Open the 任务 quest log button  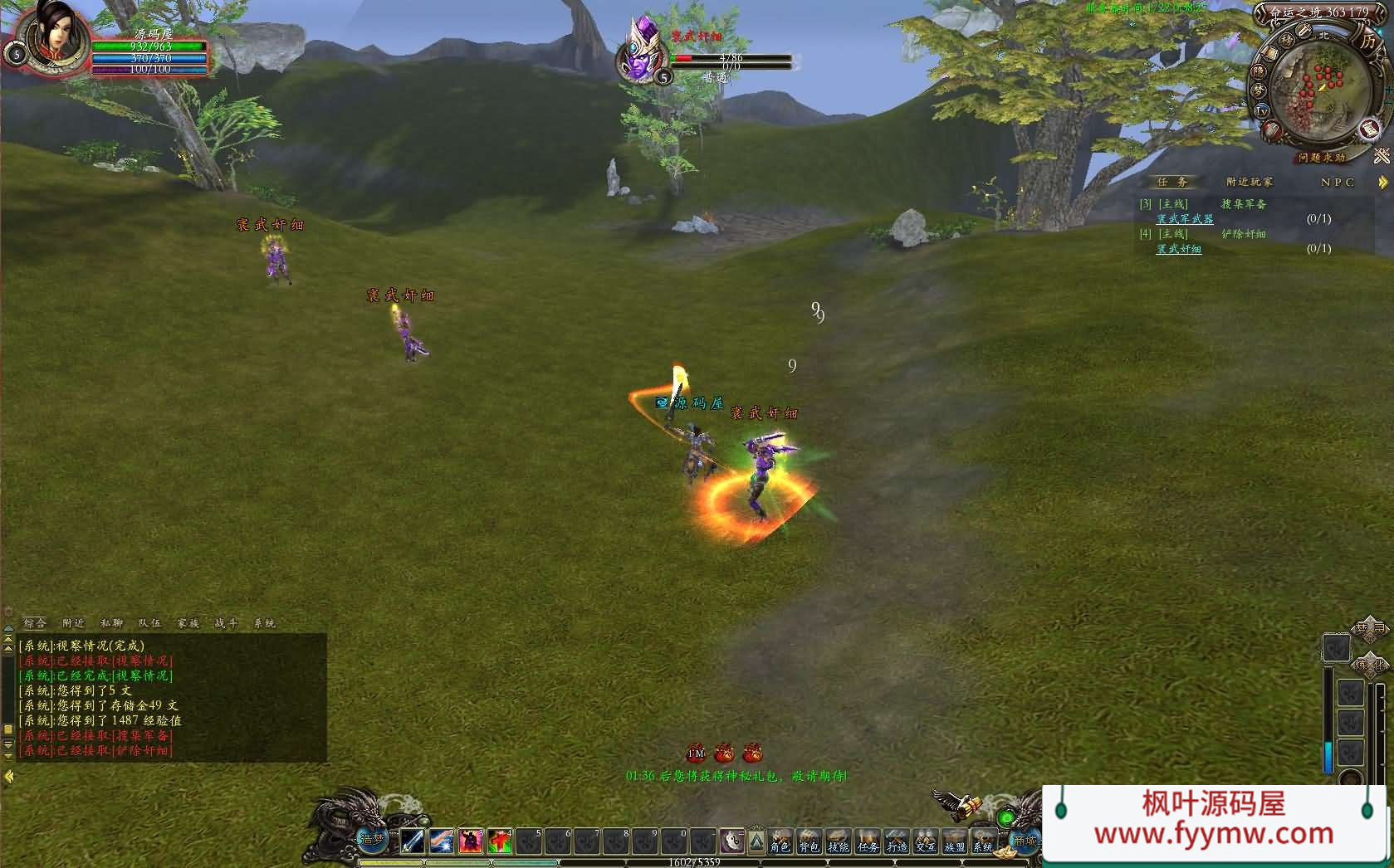(868, 841)
